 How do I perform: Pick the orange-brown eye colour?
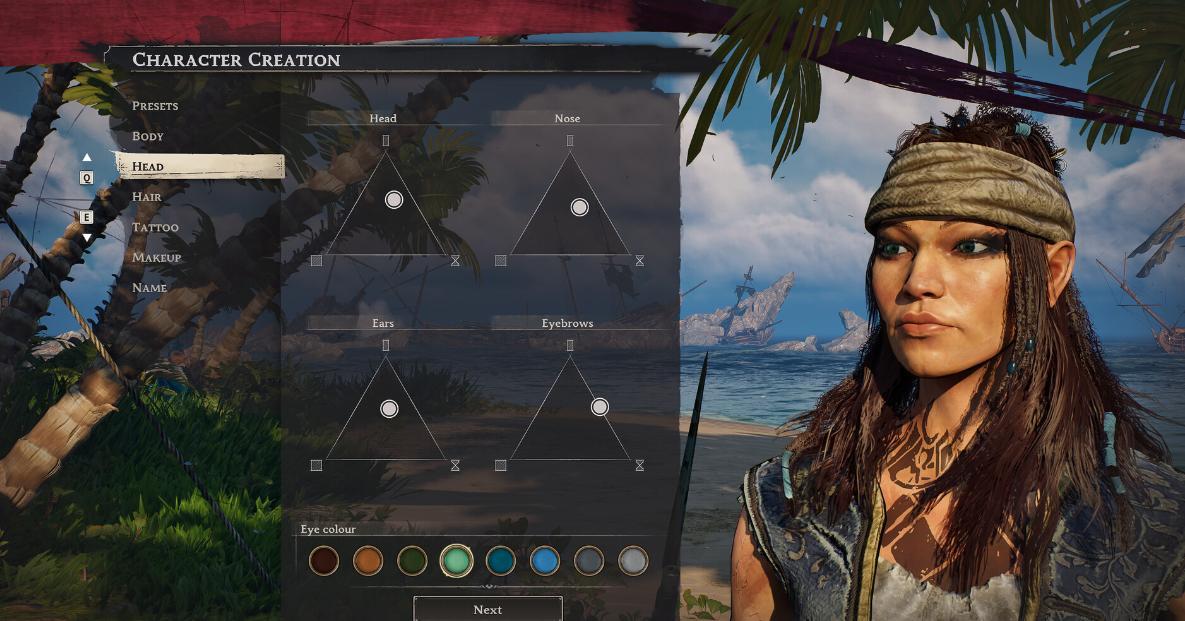[x=368, y=560]
